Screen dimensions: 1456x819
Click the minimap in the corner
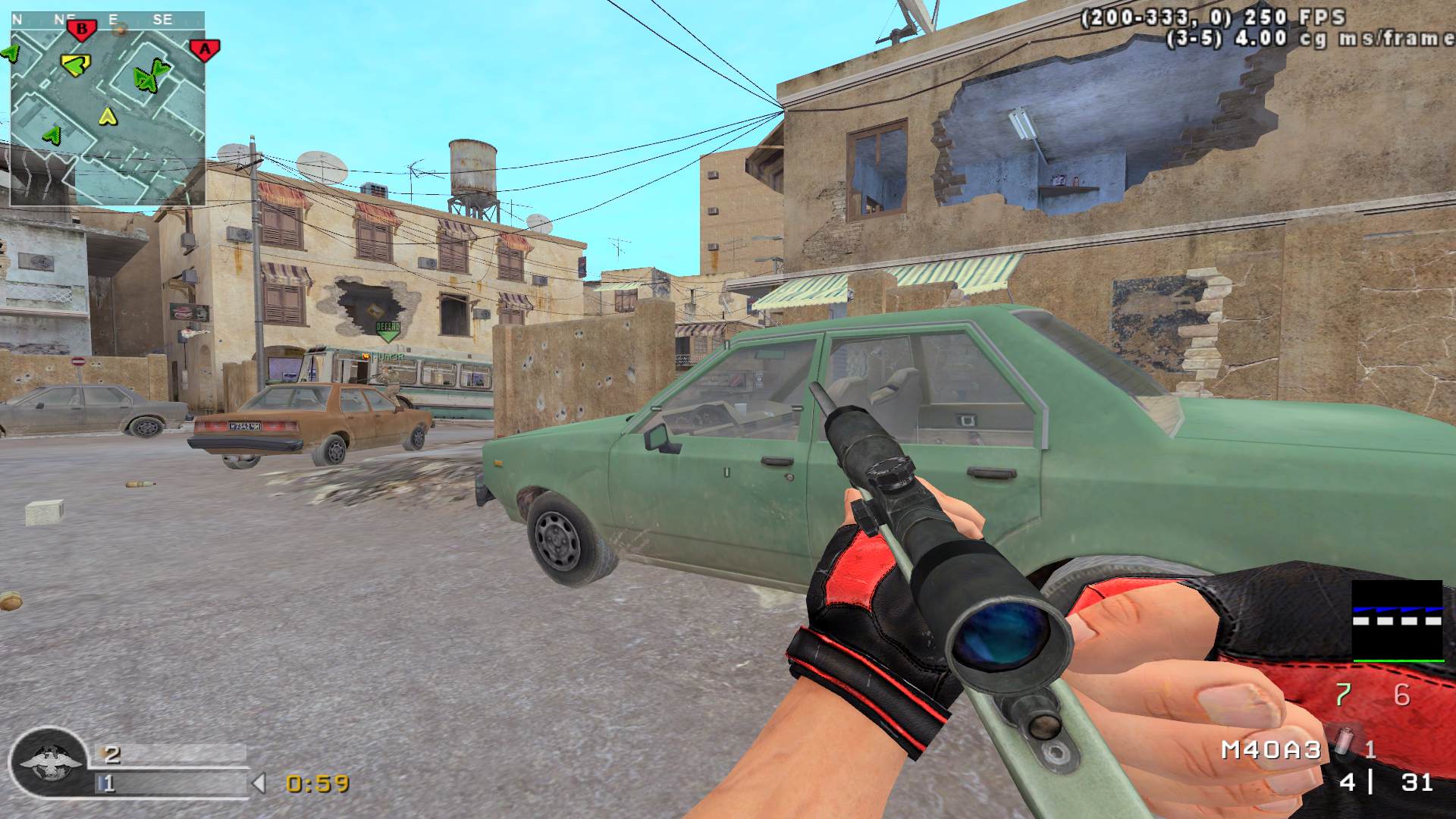(108, 108)
